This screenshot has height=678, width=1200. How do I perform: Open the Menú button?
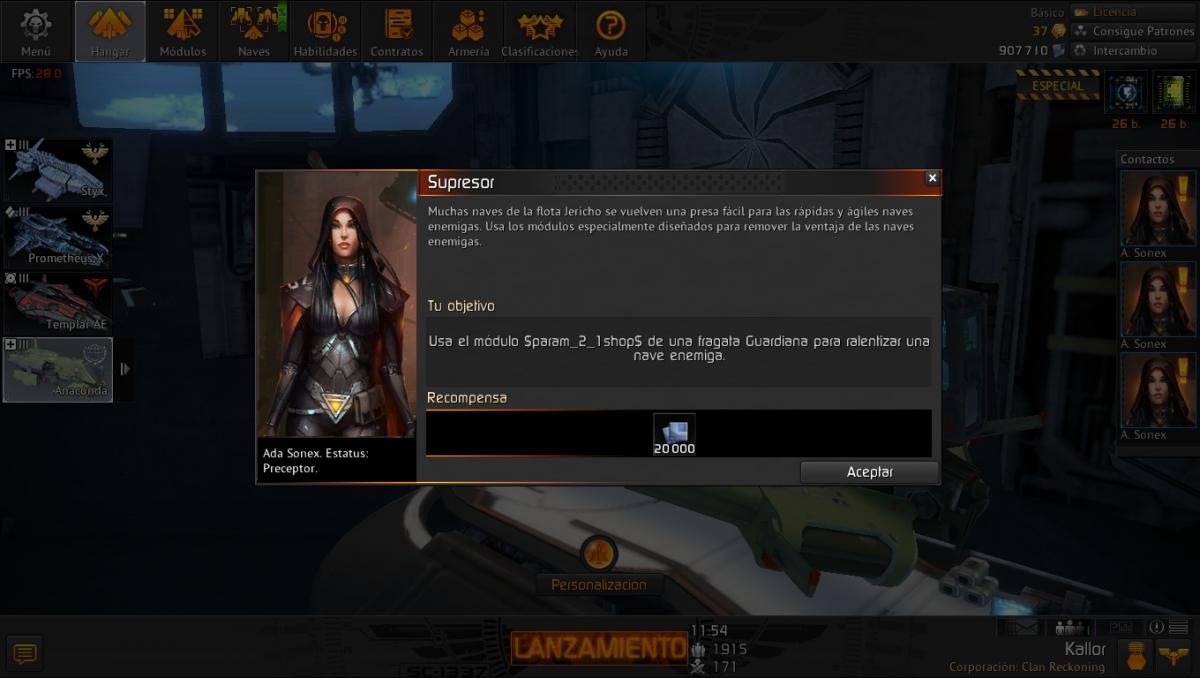36,32
